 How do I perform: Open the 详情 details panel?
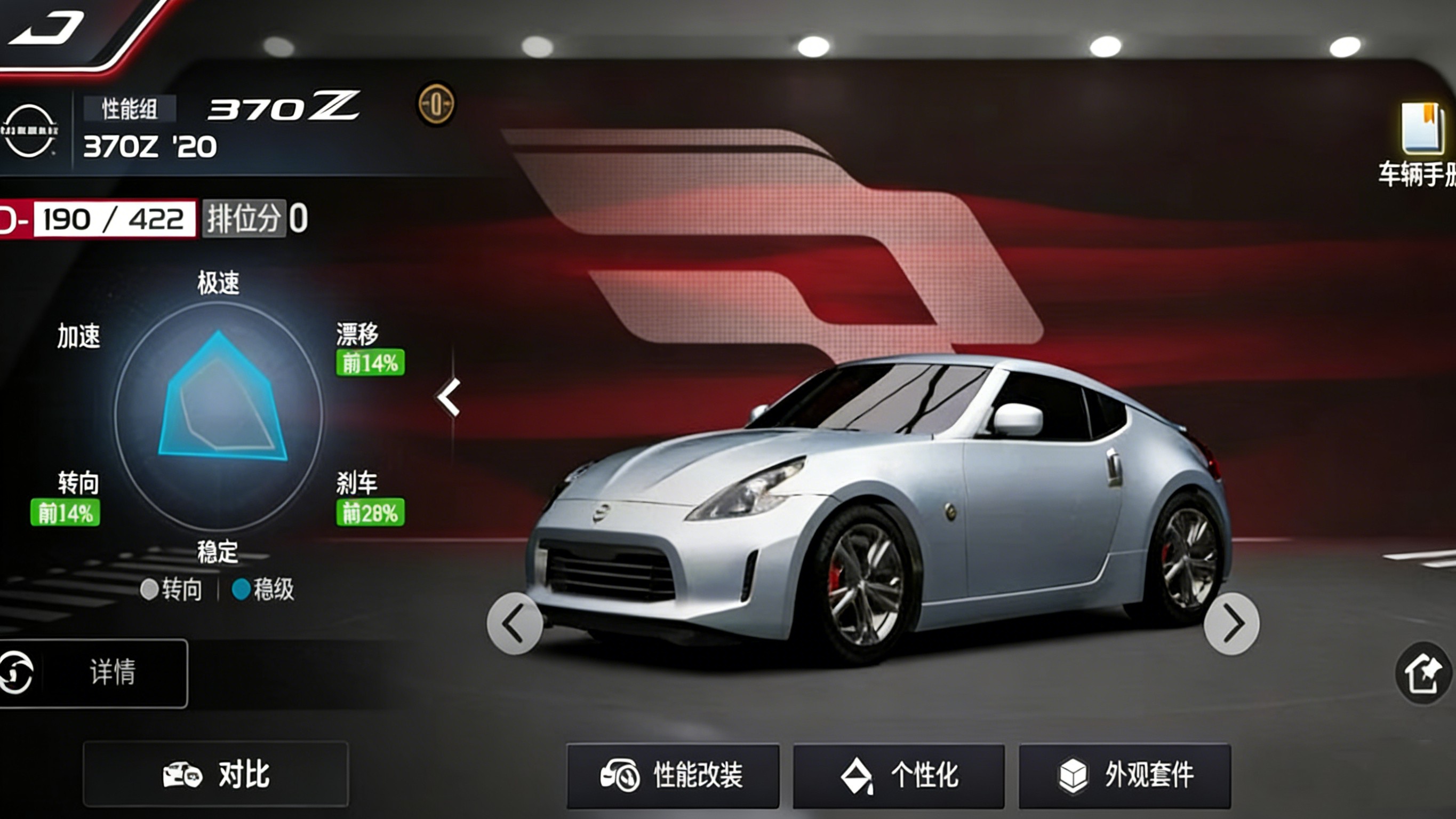pos(93,673)
